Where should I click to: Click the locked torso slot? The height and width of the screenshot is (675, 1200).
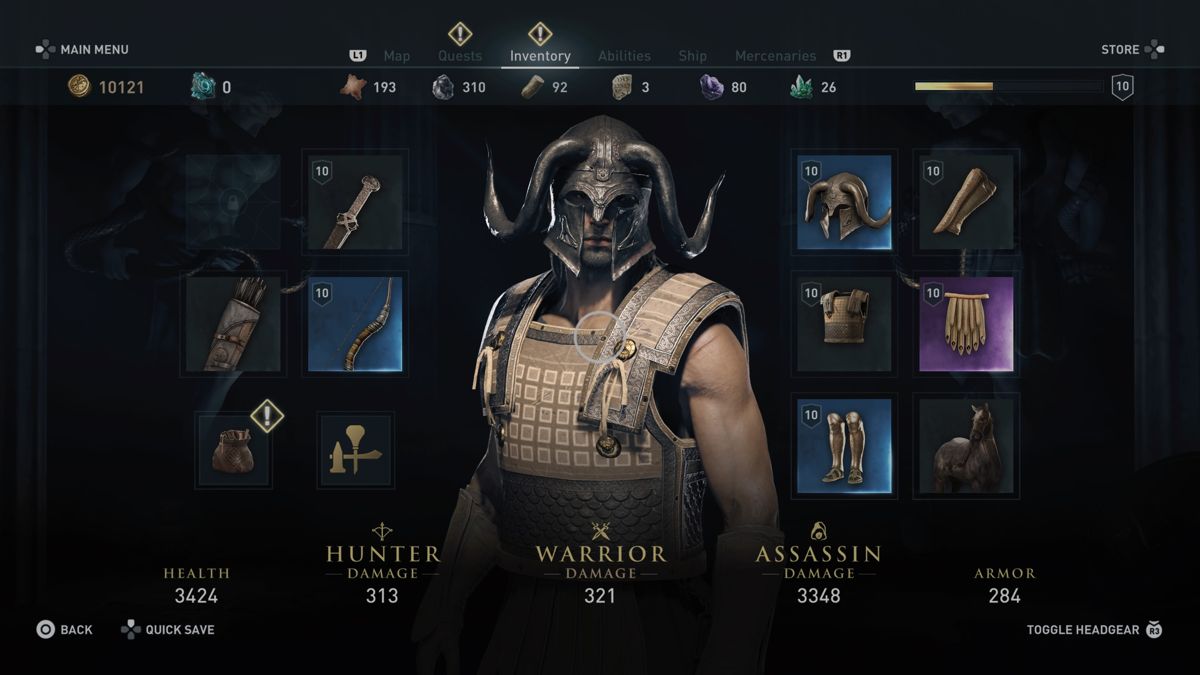pos(233,203)
